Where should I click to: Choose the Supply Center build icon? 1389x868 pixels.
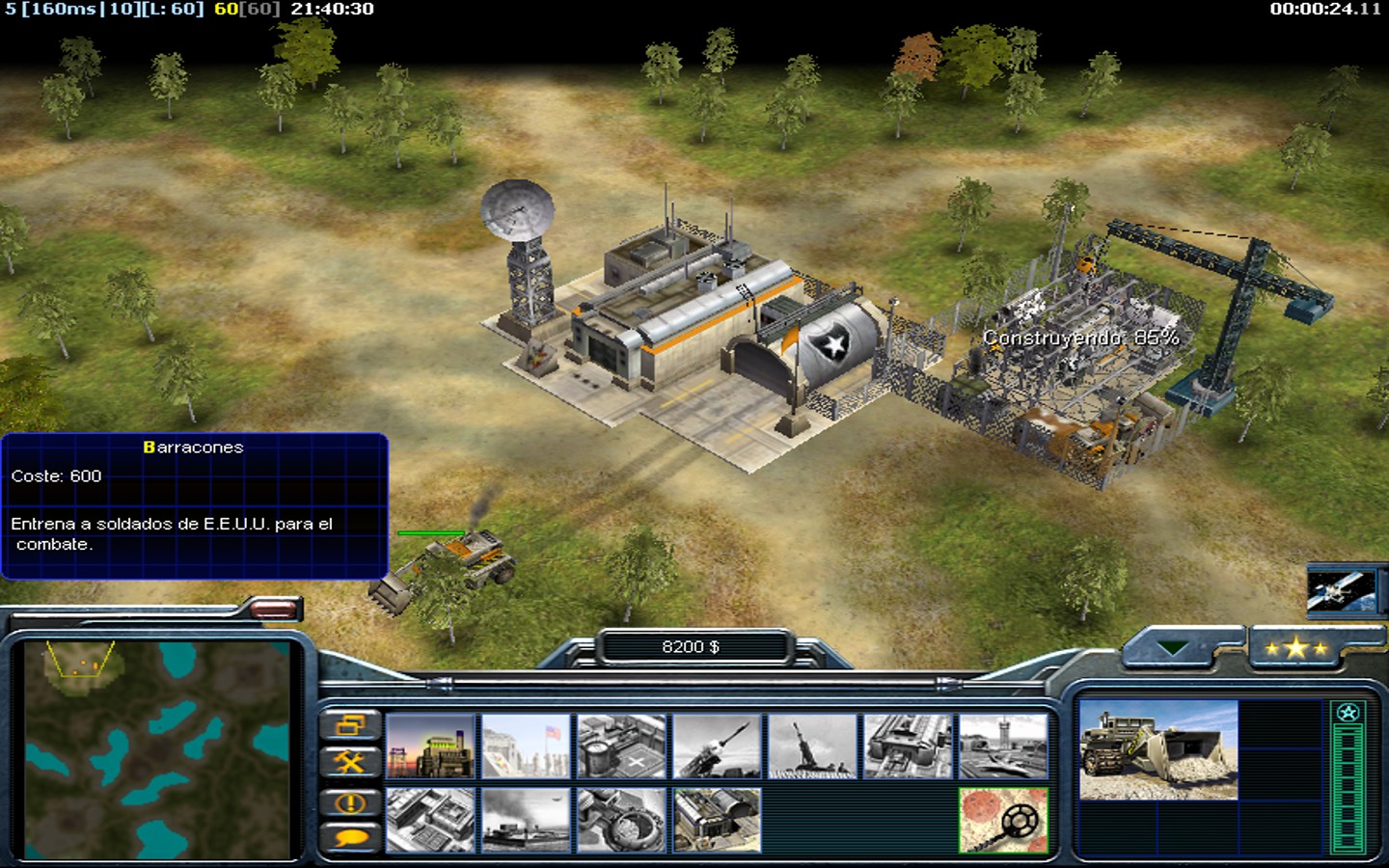(621, 746)
